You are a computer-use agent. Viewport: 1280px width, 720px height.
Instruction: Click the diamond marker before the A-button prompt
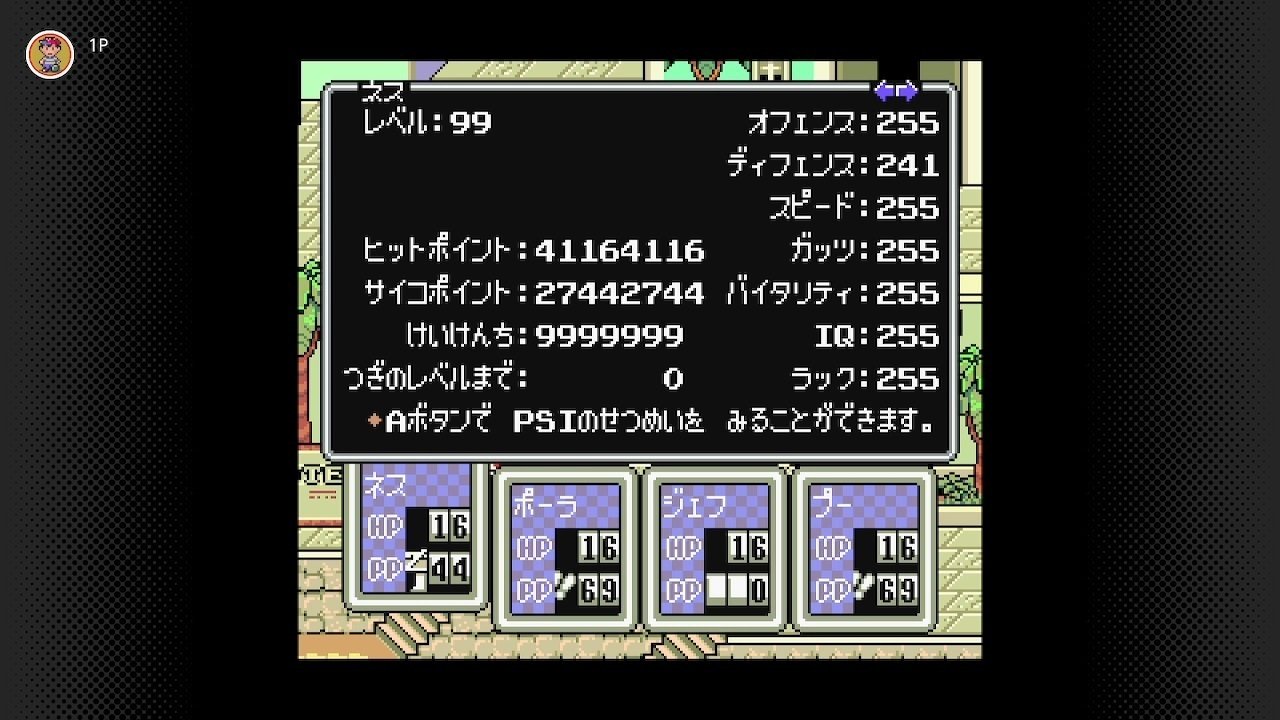(373, 421)
